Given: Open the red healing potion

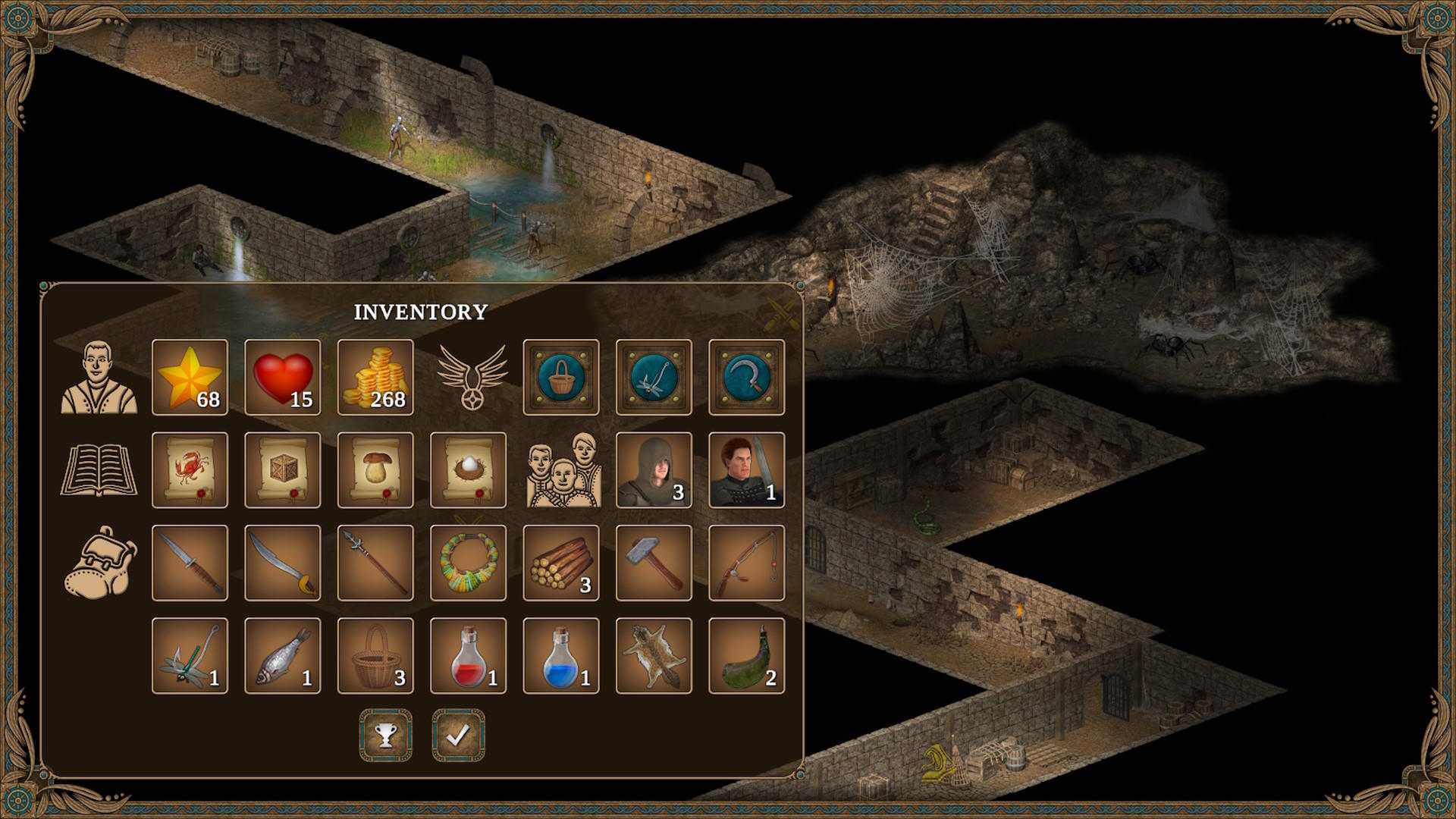Looking at the screenshot, I should pos(468,655).
